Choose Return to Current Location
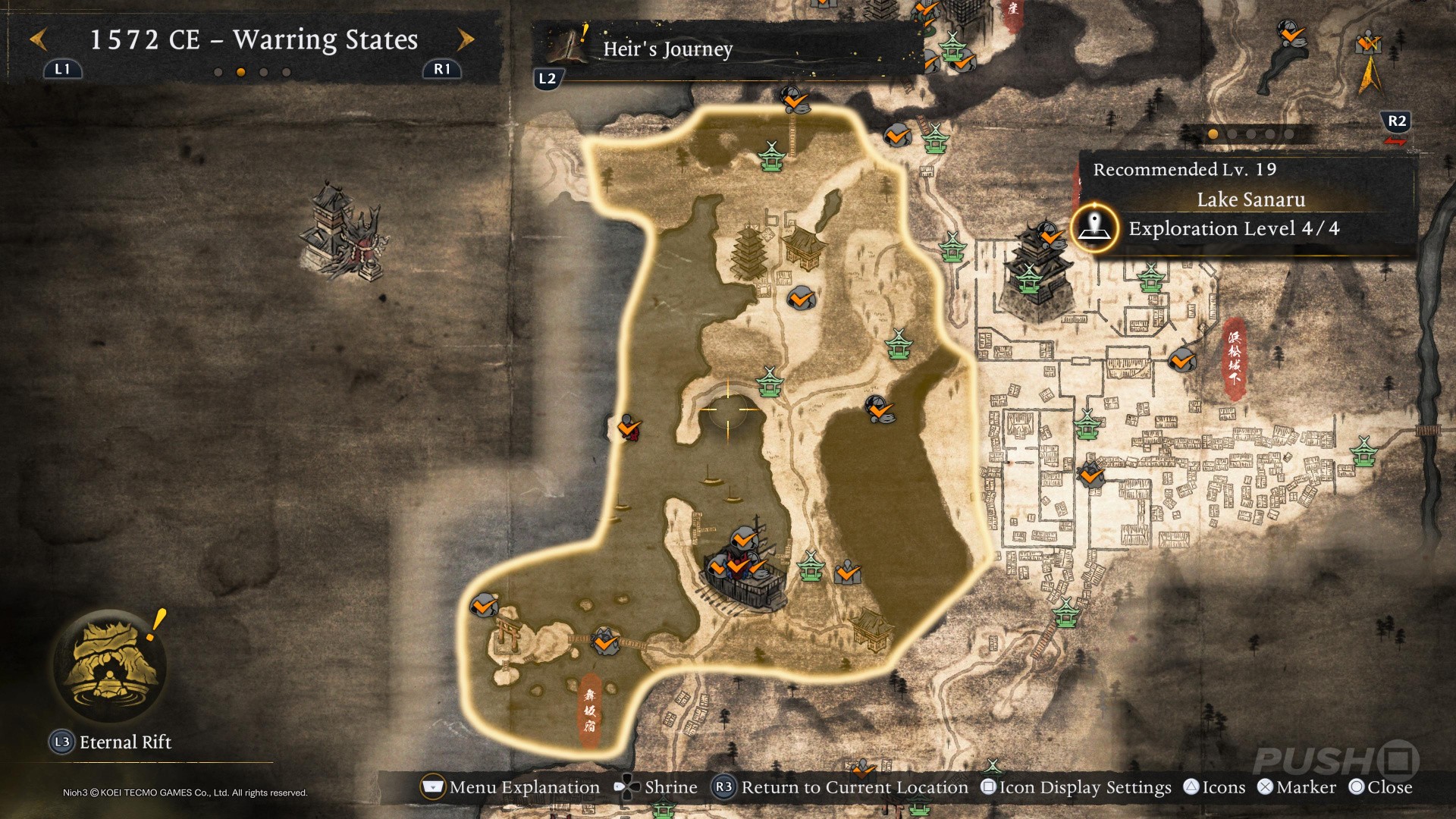Image resolution: width=1456 pixels, height=819 pixels. [x=841, y=787]
